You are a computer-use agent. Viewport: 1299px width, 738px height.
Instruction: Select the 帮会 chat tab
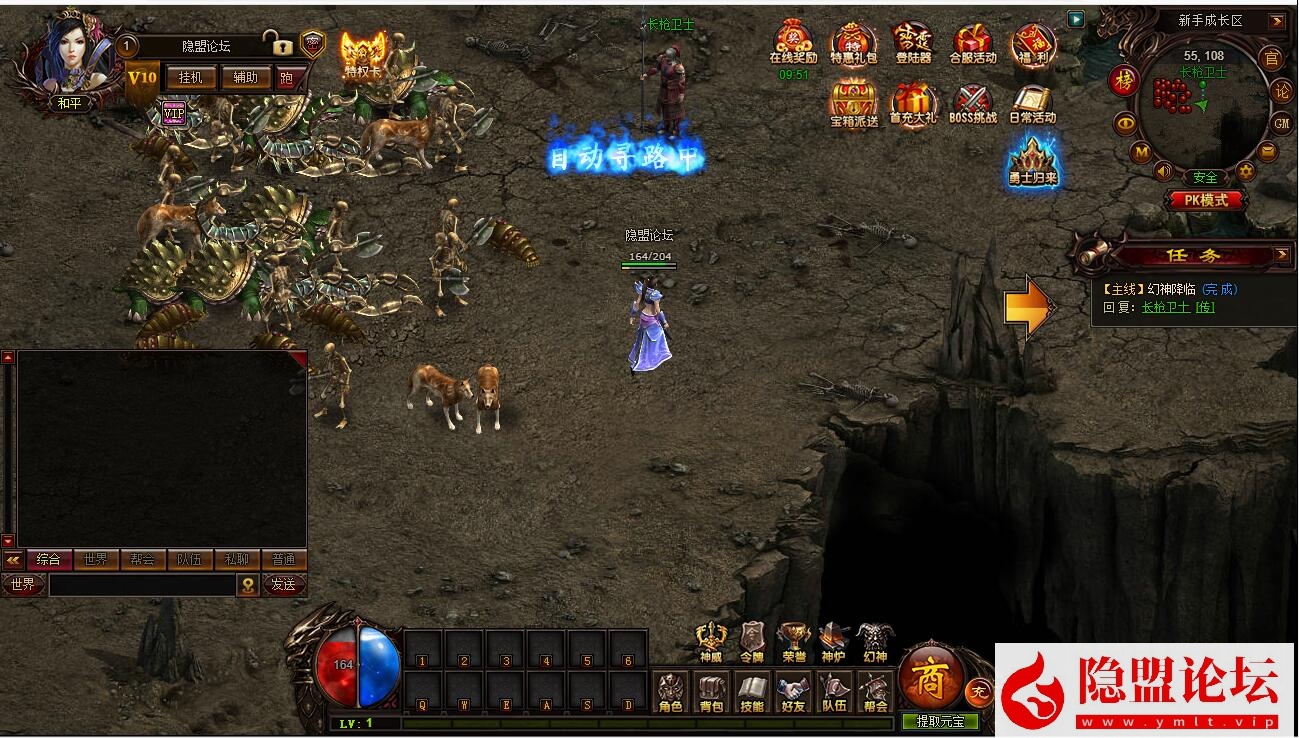click(x=142, y=560)
